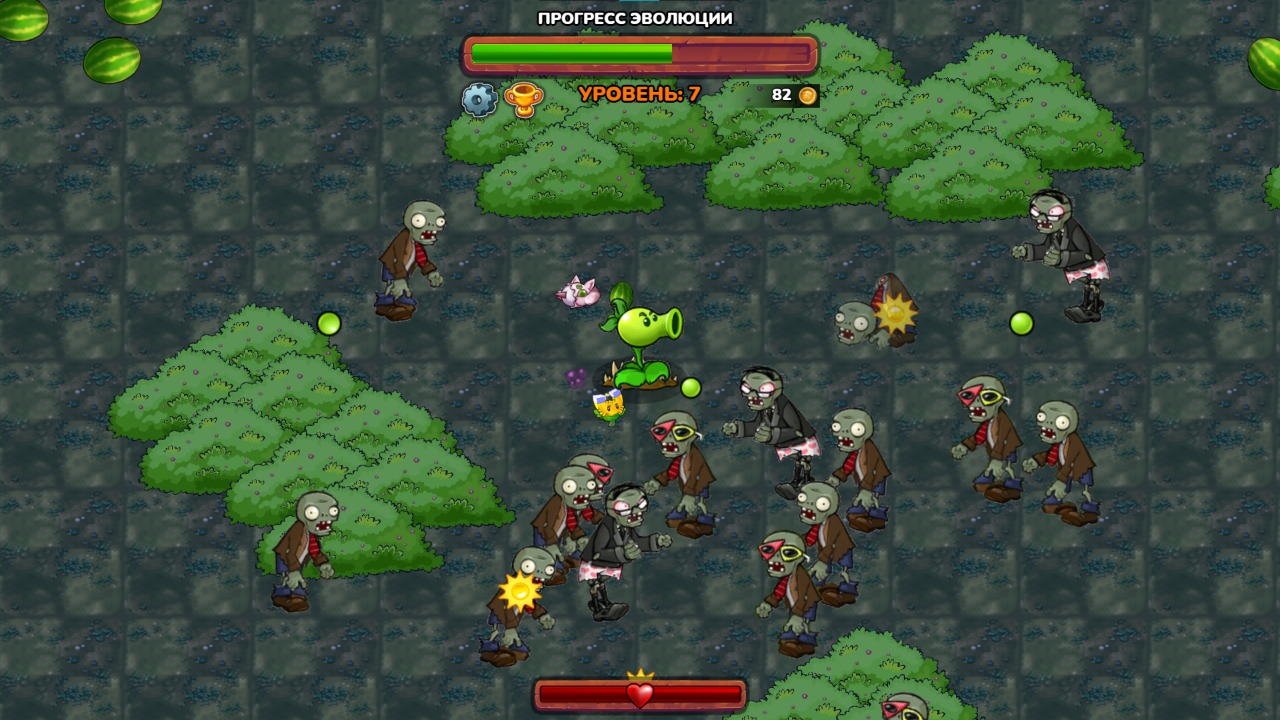Click the gold coin icon beside the 82 counter
The image size is (1280, 720).
pyautogui.click(x=806, y=95)
